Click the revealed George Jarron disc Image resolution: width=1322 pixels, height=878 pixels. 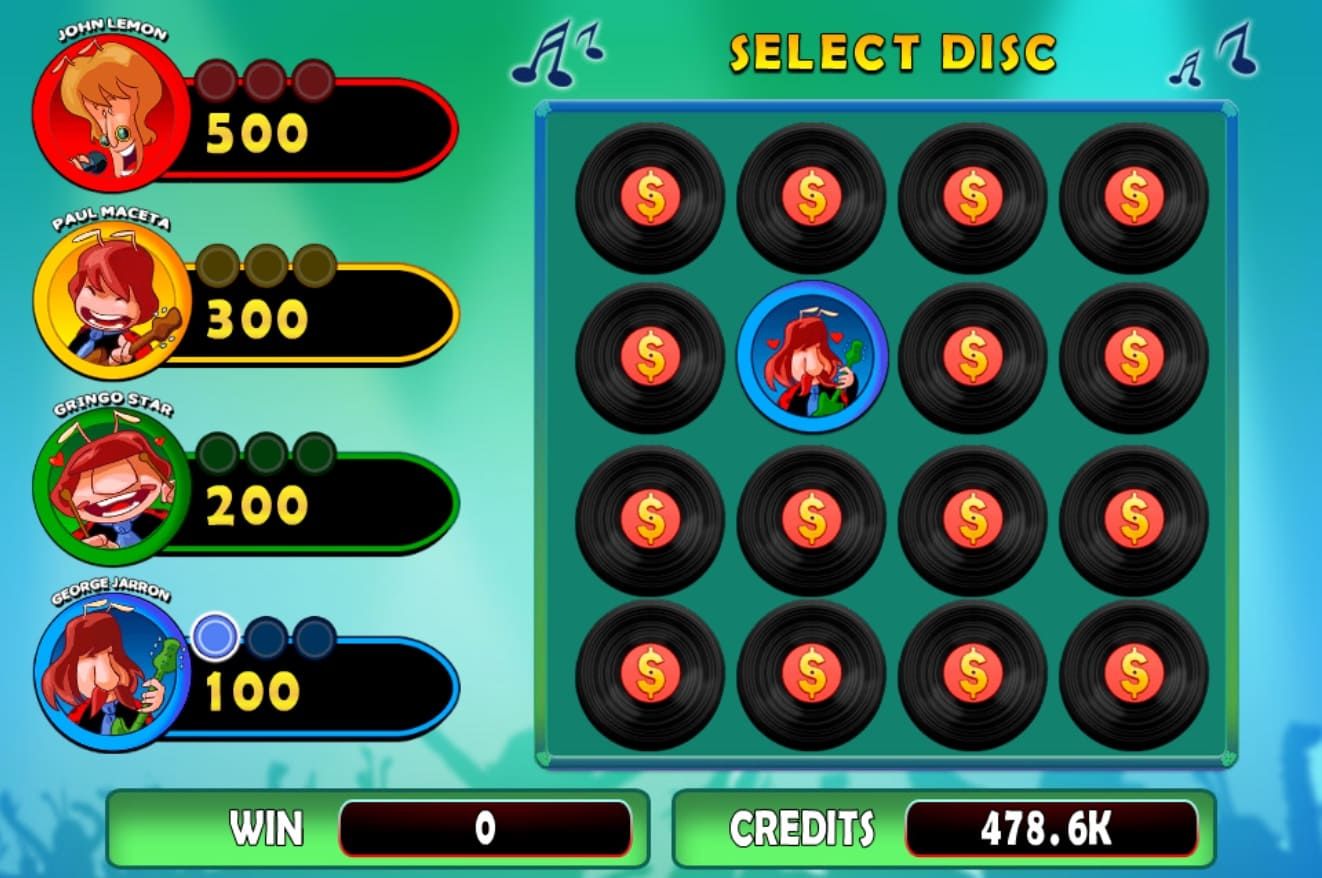pos(812,357)
